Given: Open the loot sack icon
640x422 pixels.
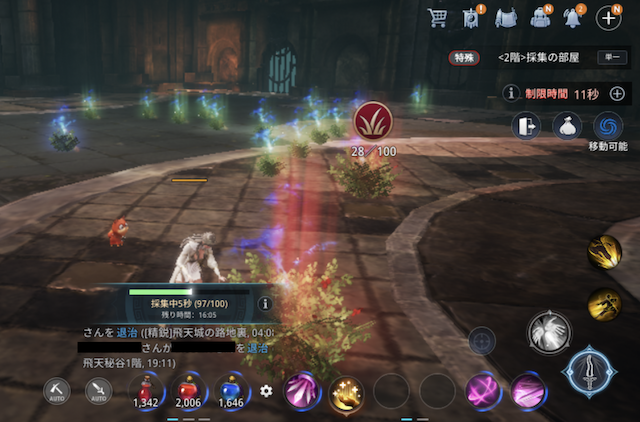Looking at the screenshot, I should pos(567,126).
